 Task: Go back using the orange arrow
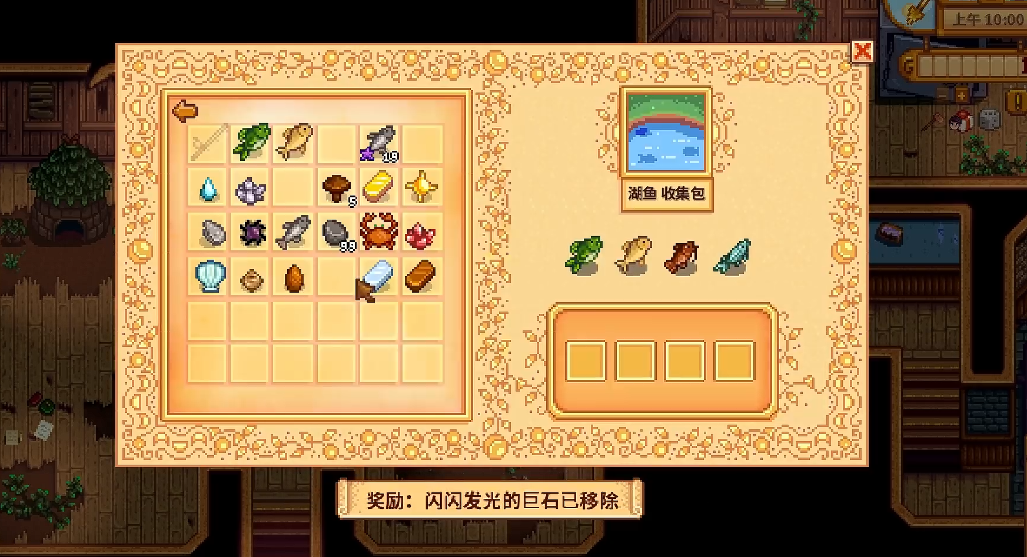[185, 109]
